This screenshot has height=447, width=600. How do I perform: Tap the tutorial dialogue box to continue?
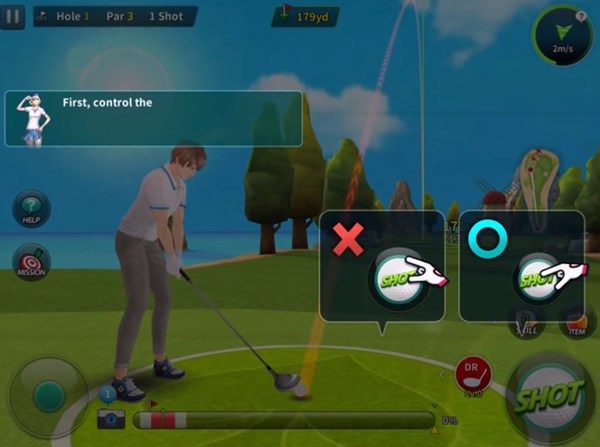[153, 119]
